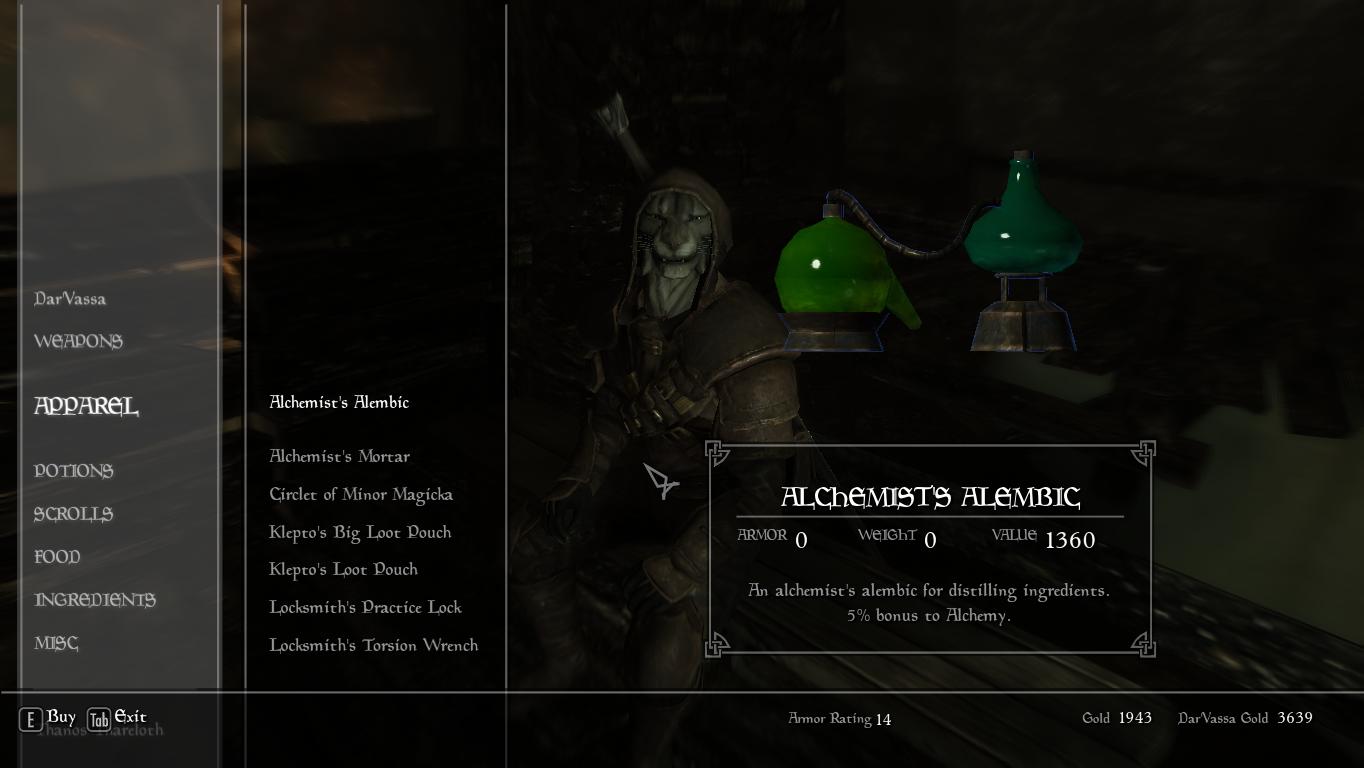The width and height of the screenshot is (1364, 768).
Task: Click the Dar'Vassa merchant name
Action: click(69, 298)
